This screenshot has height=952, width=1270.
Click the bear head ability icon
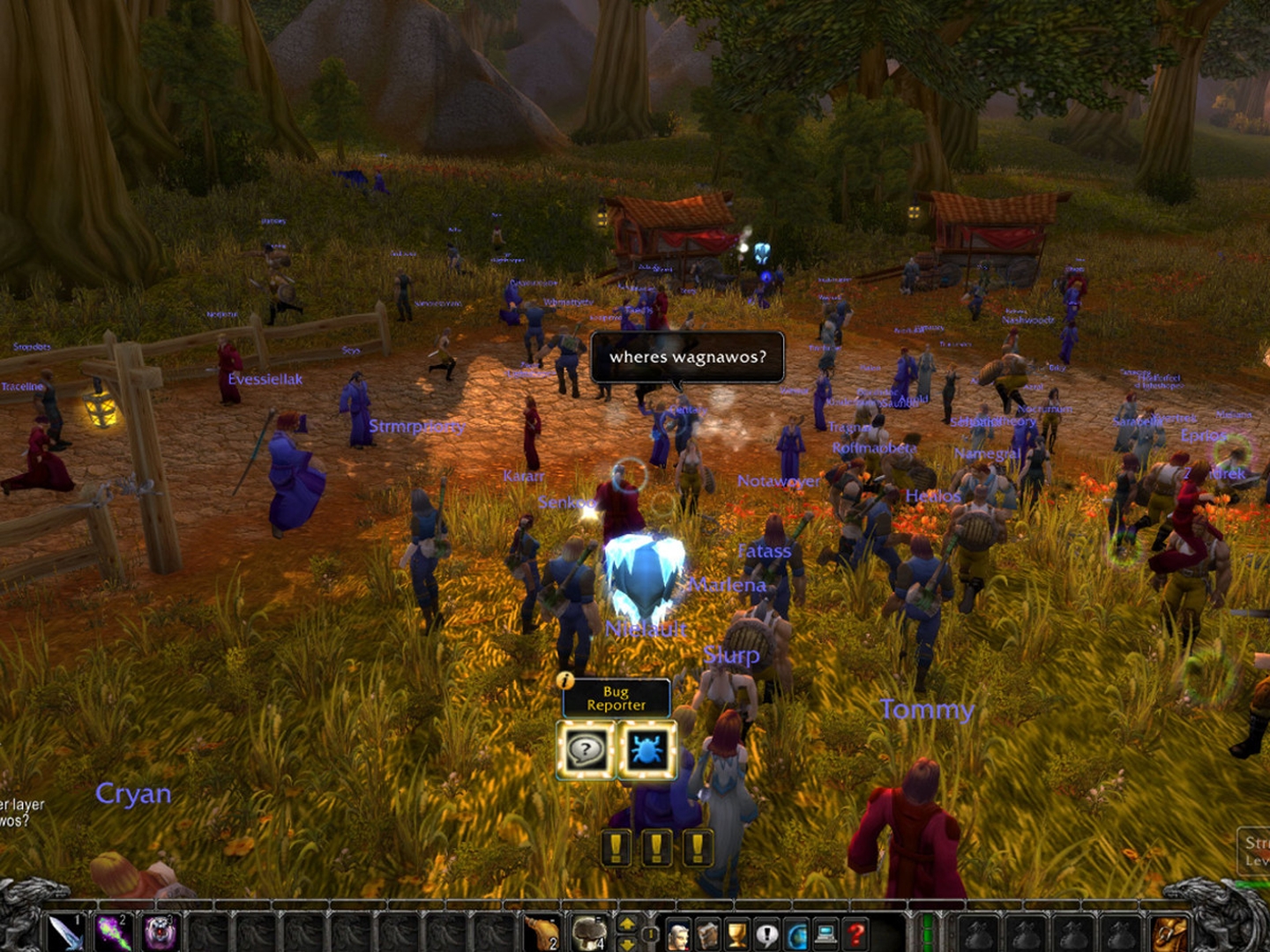pos(160,933)
